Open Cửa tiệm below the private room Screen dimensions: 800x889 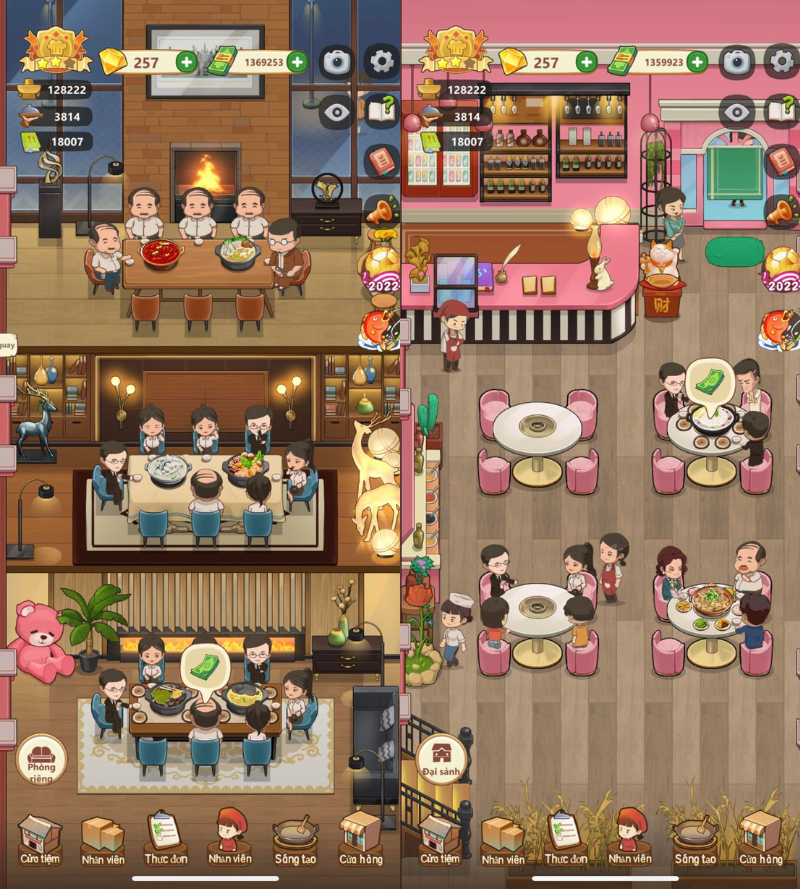41,839
